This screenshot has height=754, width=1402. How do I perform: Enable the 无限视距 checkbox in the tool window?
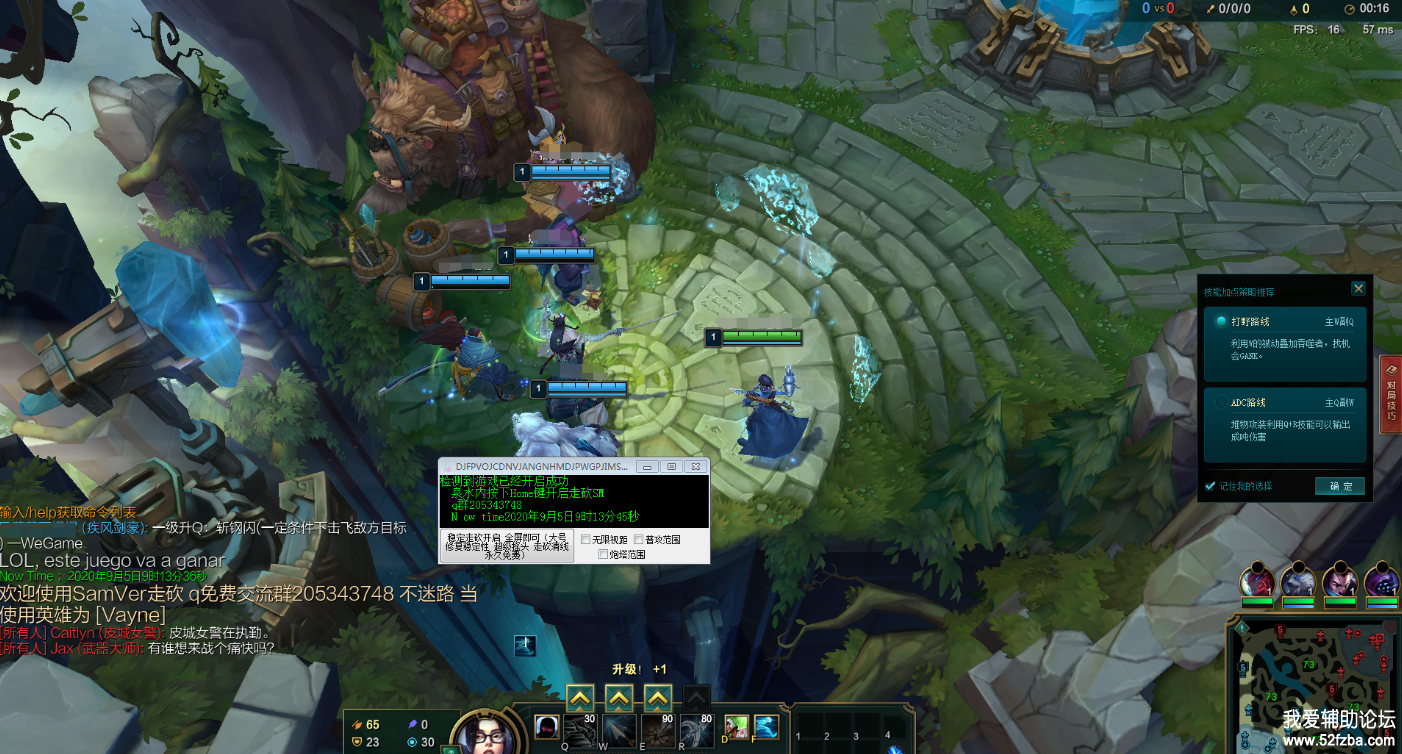tap(586, 540)
